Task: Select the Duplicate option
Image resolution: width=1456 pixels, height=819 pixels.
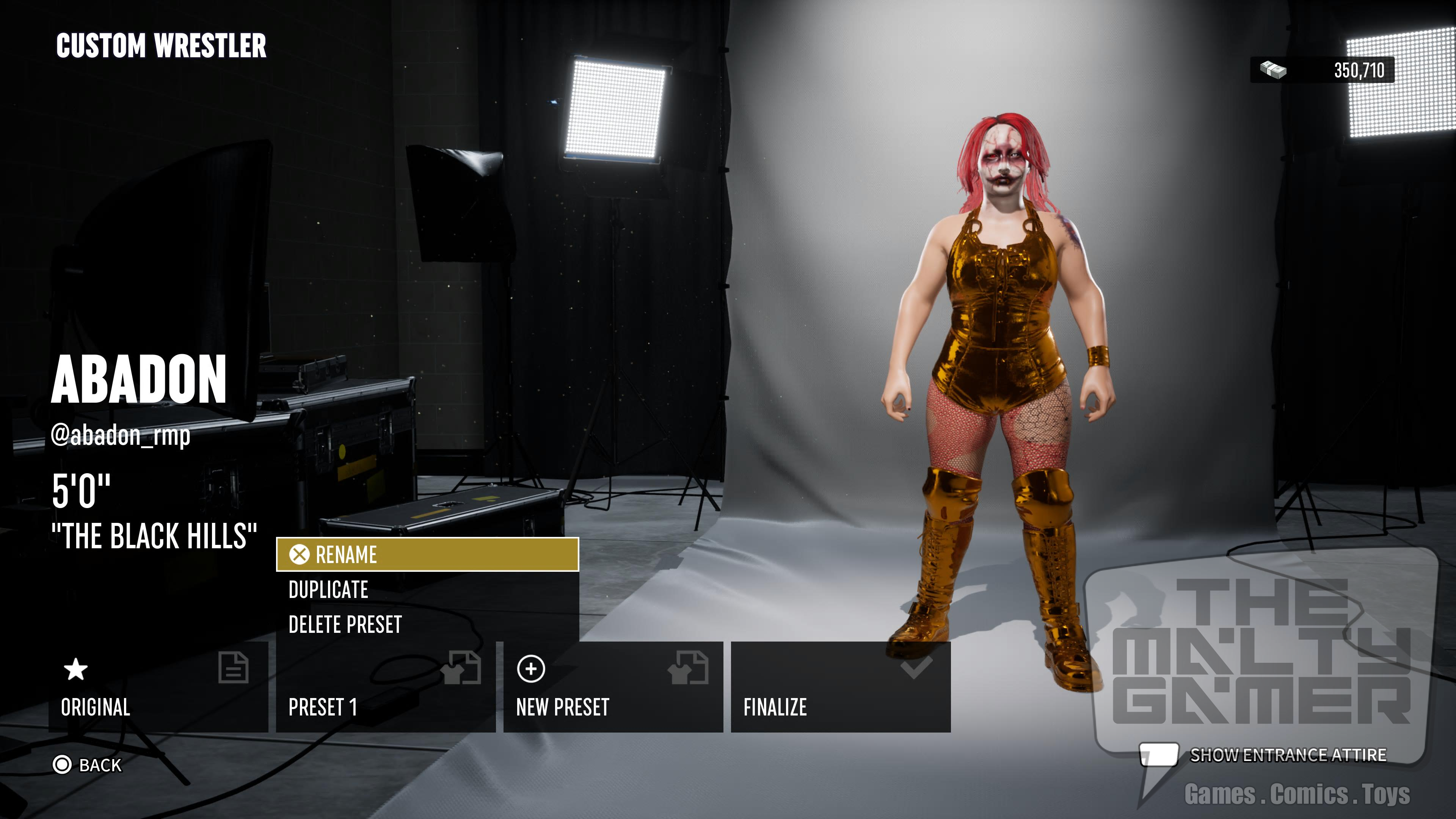Action: click(x=427, y=590)
